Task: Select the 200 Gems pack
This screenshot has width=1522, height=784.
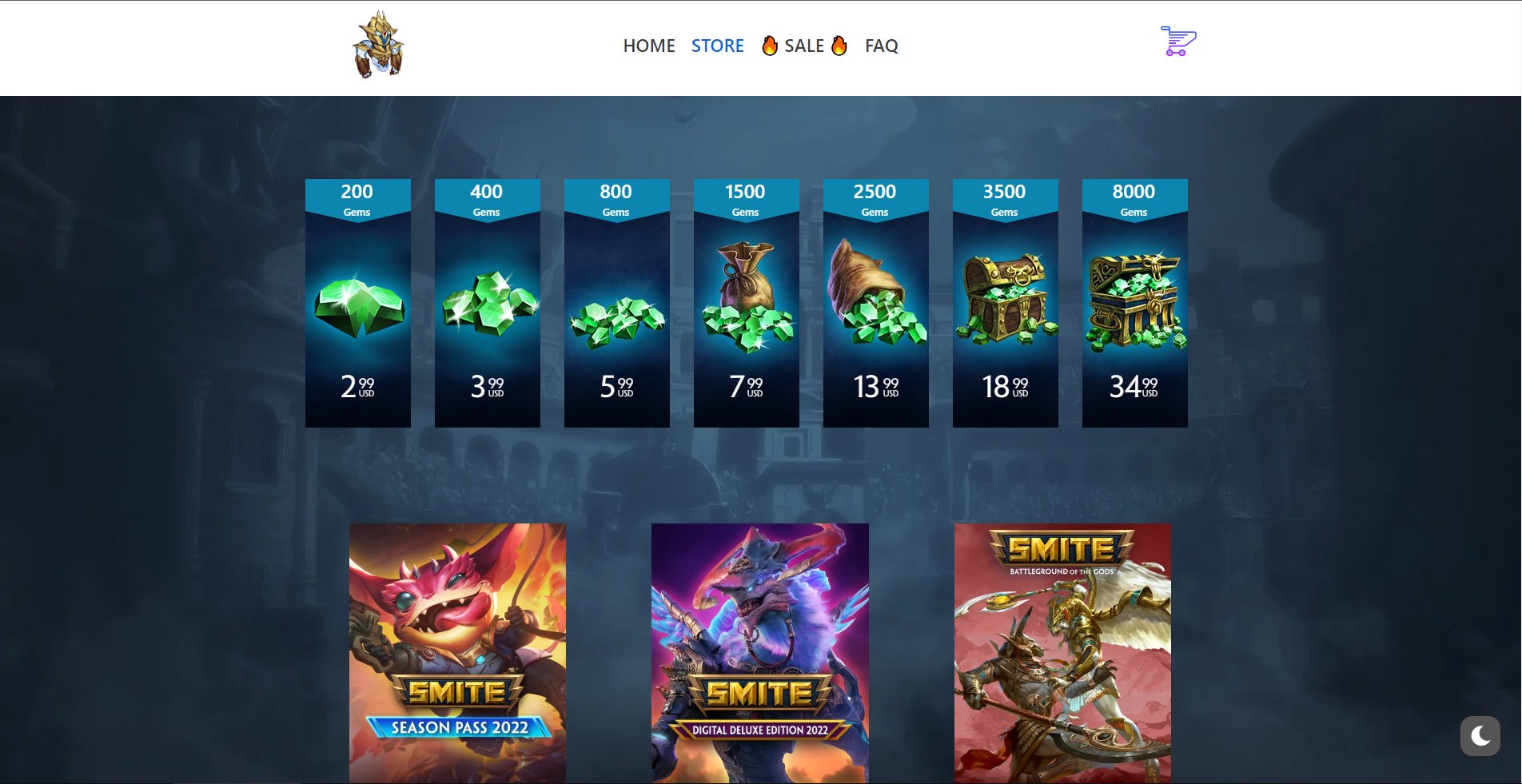Action: (357, 304)
